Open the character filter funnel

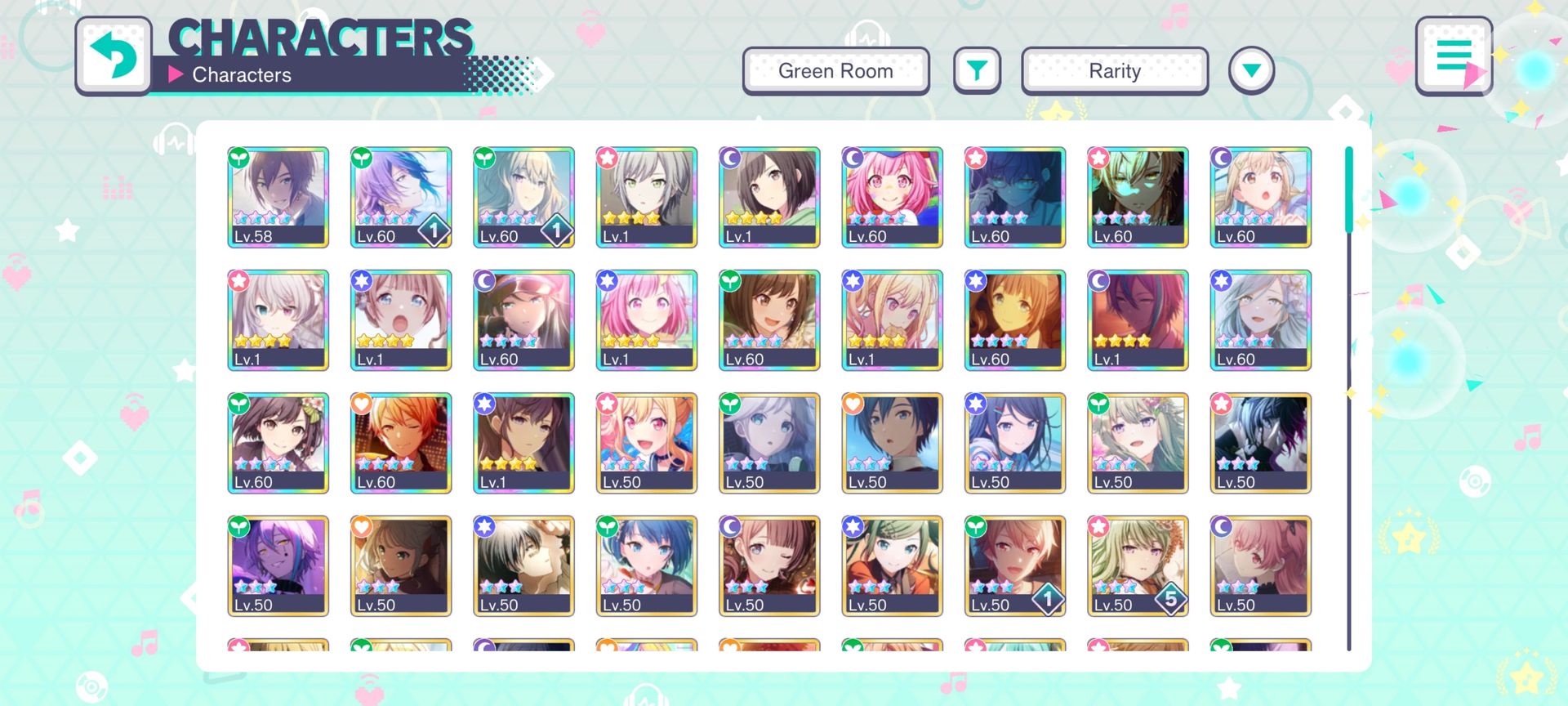pos(977,71)
